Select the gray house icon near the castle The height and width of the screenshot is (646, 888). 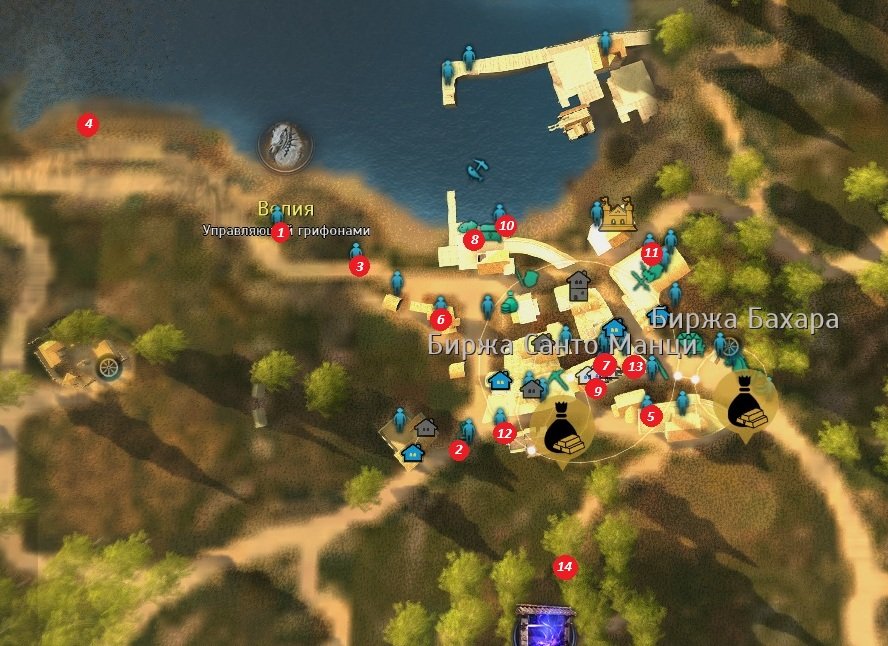click(578, 286)
